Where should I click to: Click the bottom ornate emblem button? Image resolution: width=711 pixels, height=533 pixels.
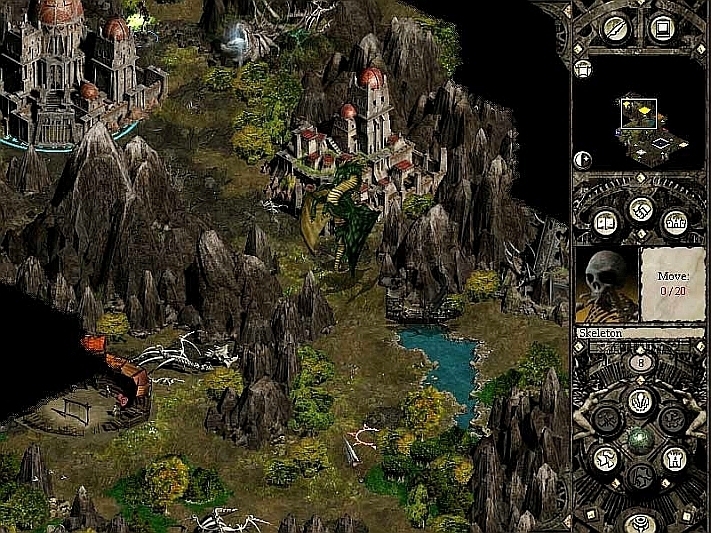click(640, 521)
